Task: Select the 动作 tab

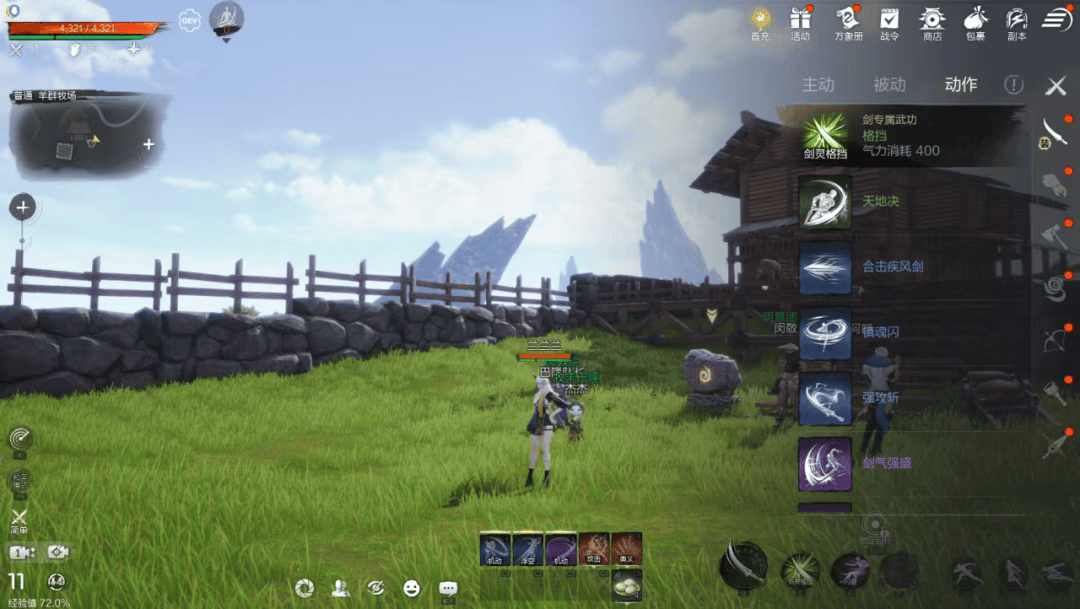Action: coord(961,85)
